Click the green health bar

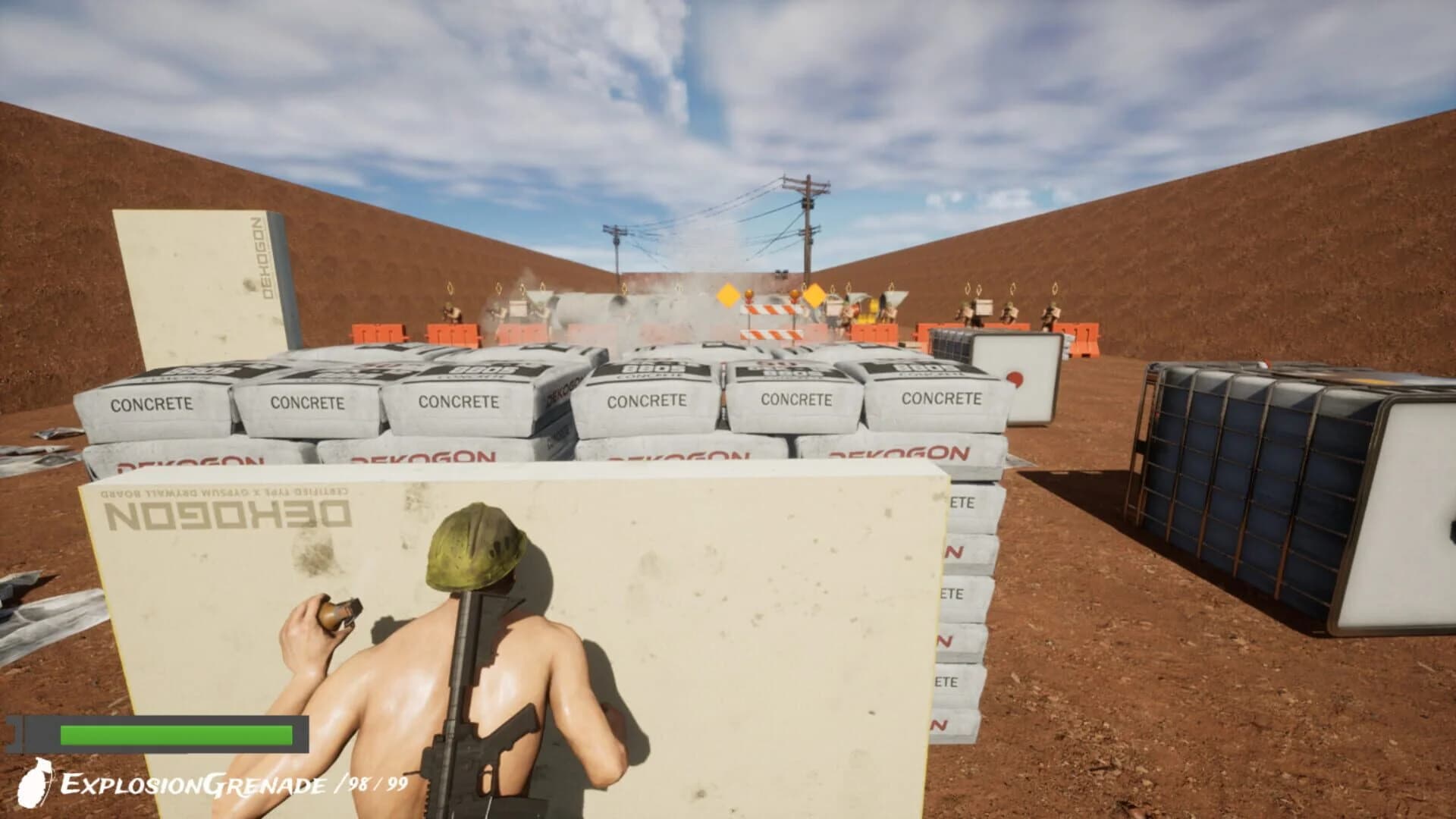[174, 736]
